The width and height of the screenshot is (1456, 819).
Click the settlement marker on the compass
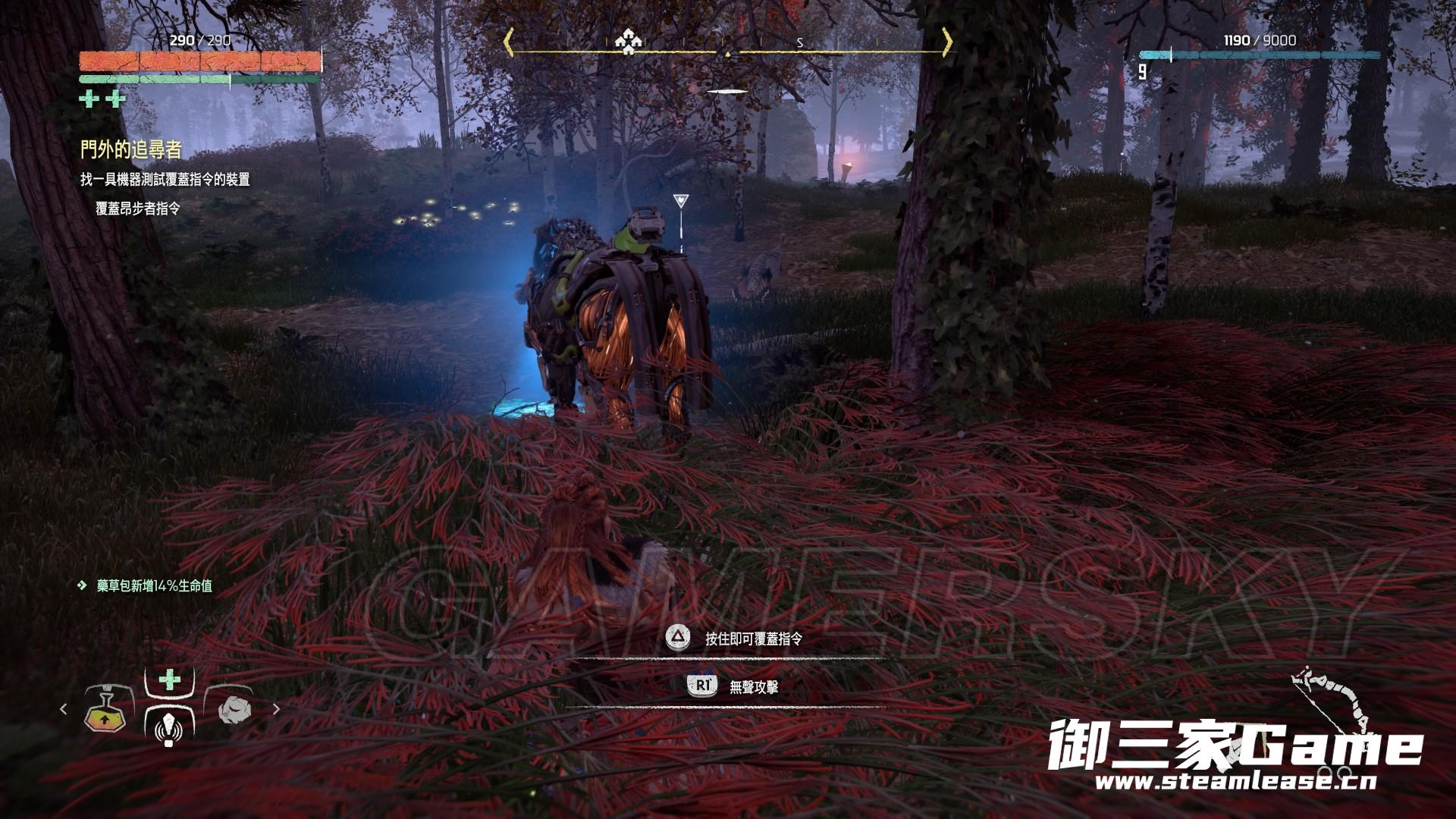pos(628,41)
